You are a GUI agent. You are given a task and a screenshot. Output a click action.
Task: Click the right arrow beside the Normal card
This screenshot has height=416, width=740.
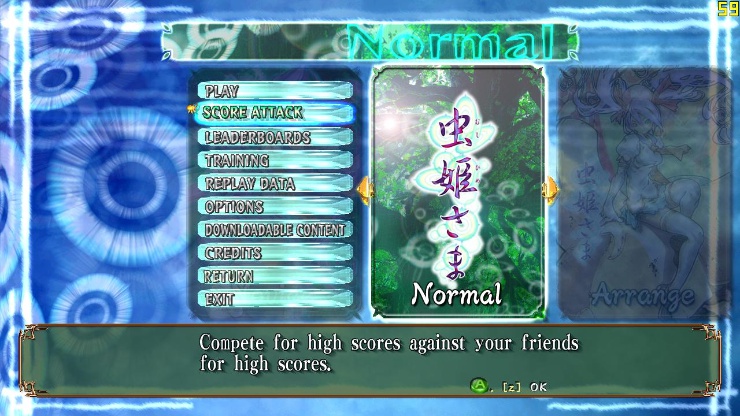[x=549, y=189]
